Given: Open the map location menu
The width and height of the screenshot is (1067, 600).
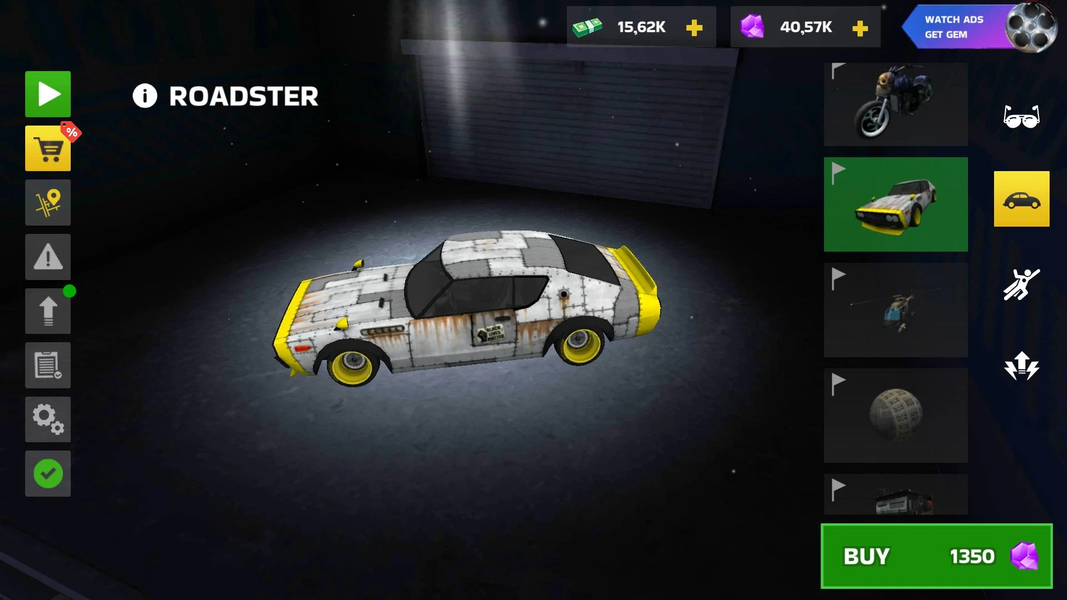Looking at the screenshot, I should point(48,203).
